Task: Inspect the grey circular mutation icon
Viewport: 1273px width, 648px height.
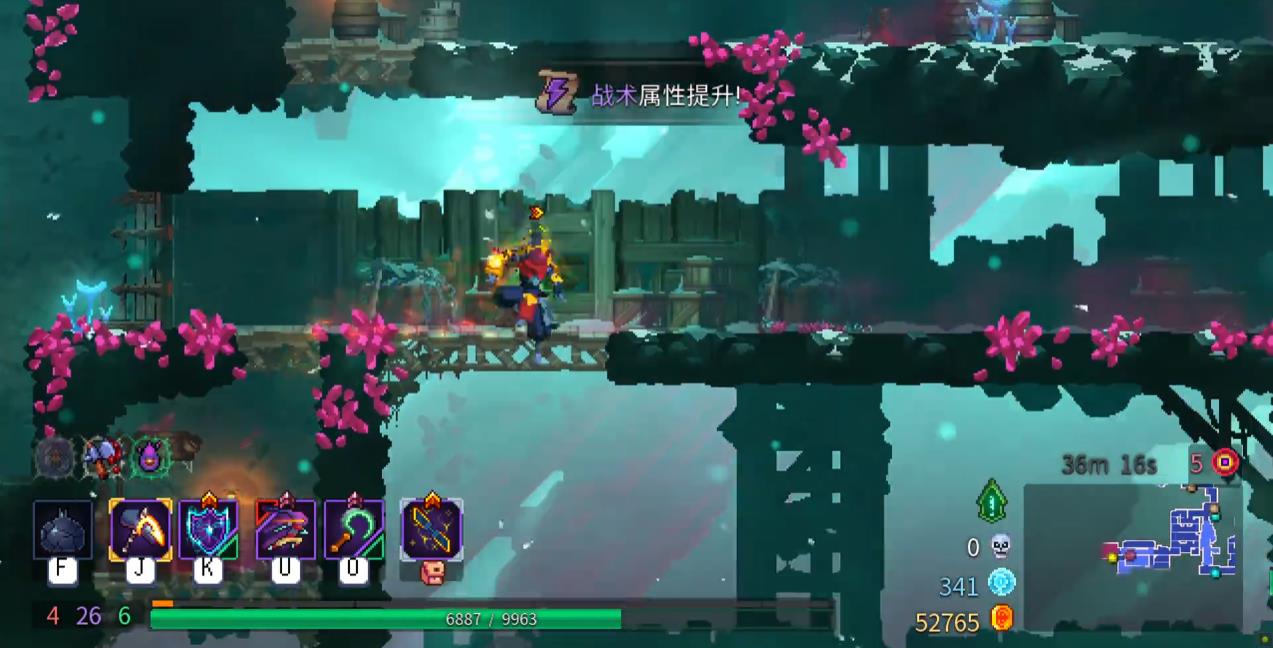Action: click(x=54, y=457)
